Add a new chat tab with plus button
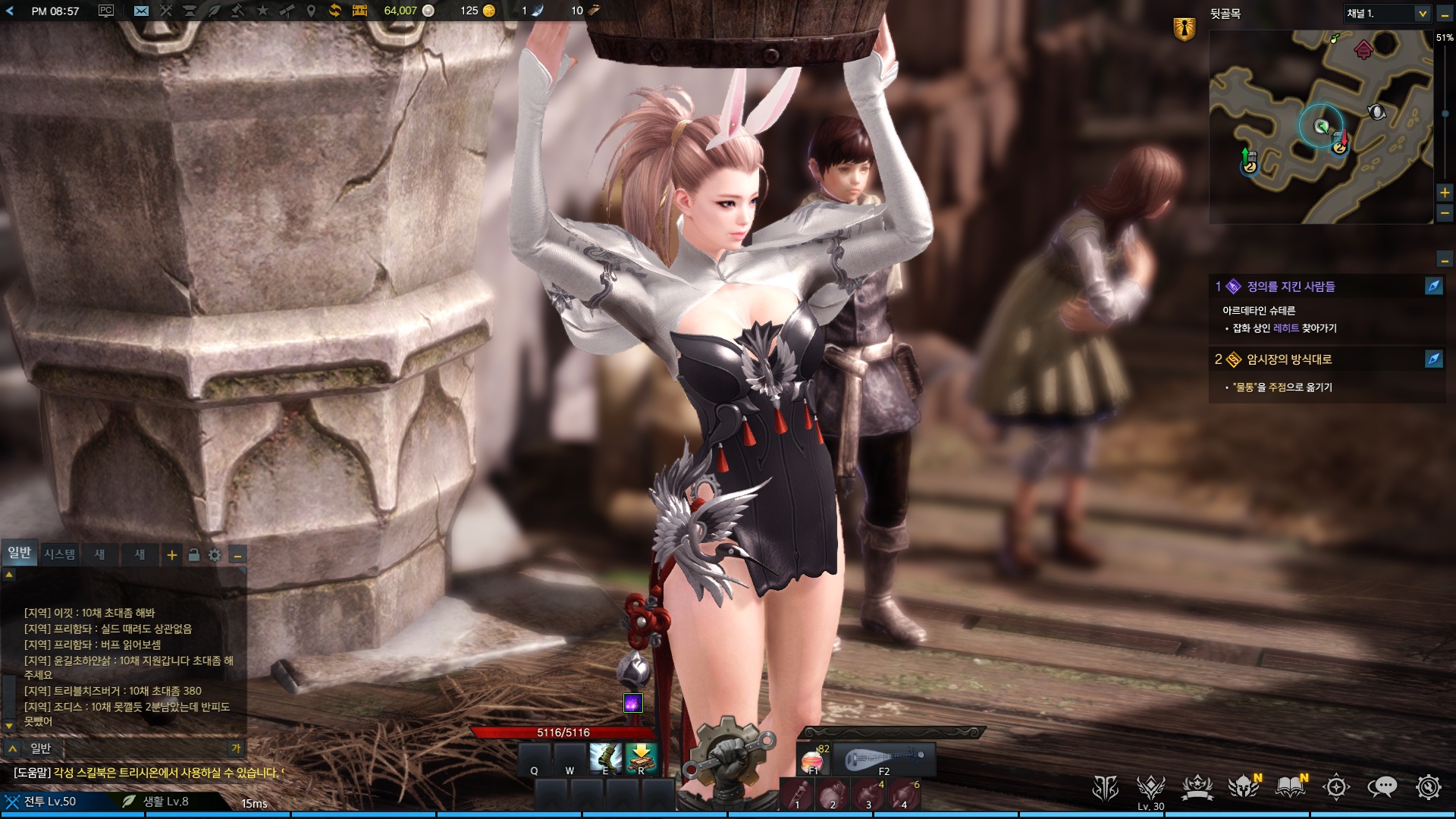Image resolution: width=1456 pixels, height=819 pixels. 172,555
